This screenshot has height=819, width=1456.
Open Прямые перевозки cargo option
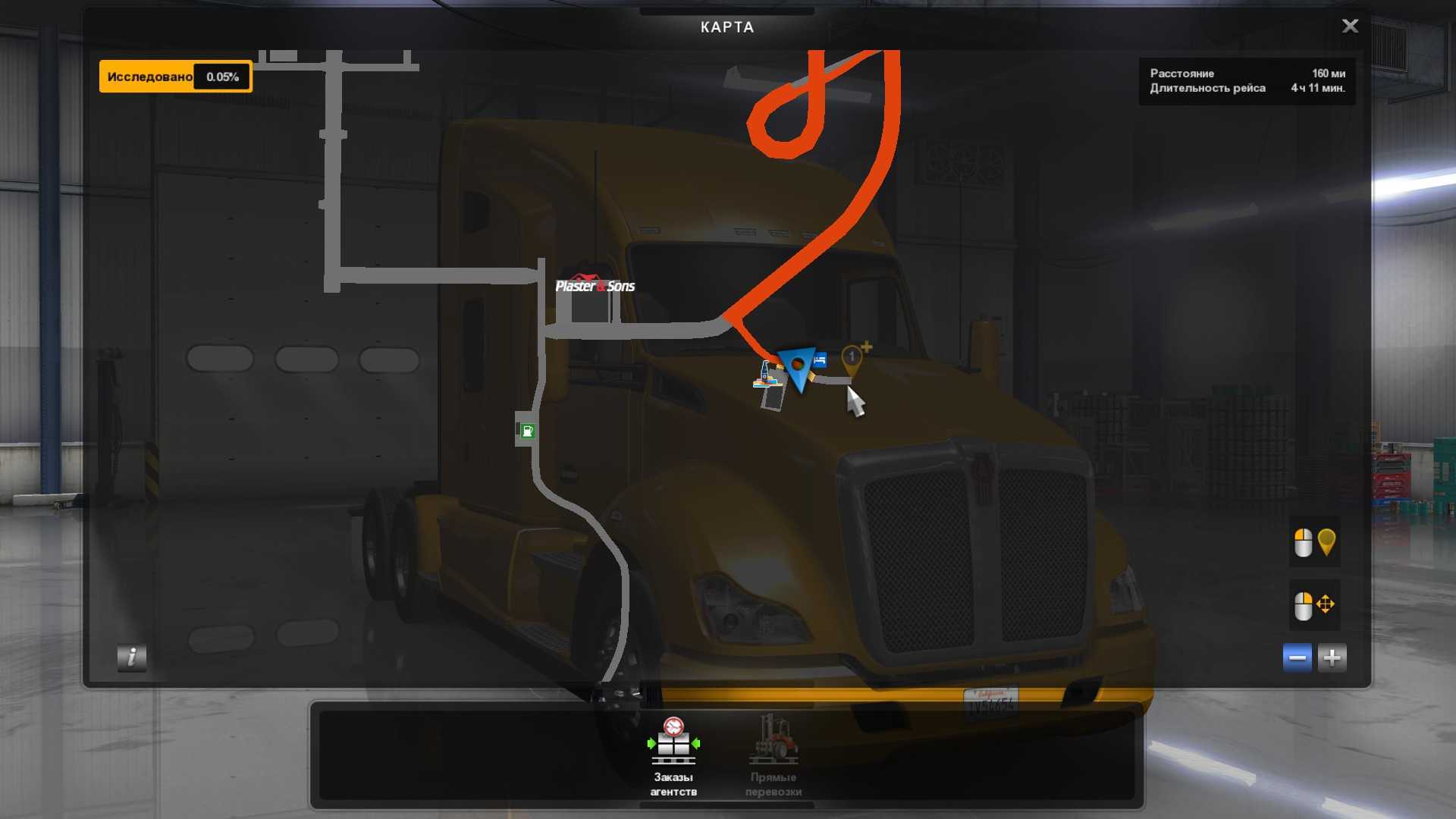773,755
